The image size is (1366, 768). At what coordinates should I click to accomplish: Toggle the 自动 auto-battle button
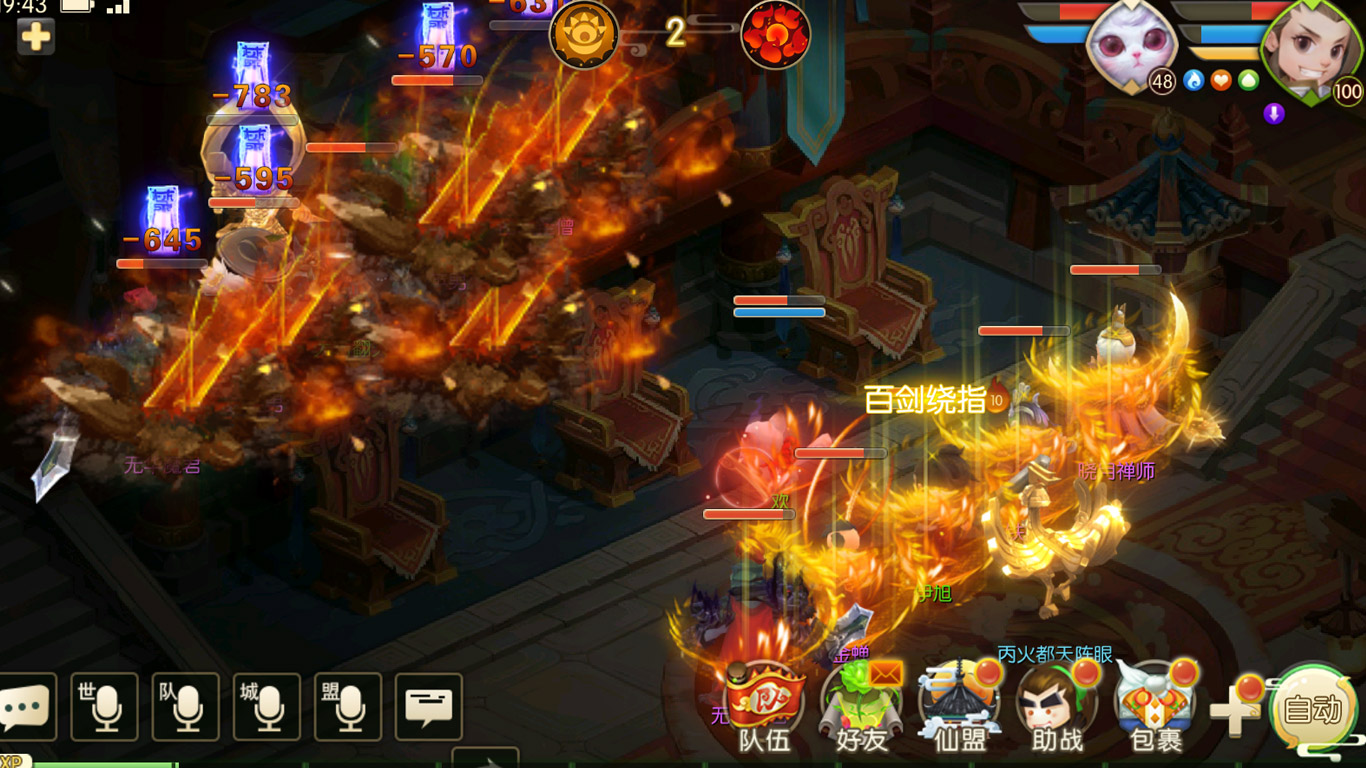tap(1312, 710)
